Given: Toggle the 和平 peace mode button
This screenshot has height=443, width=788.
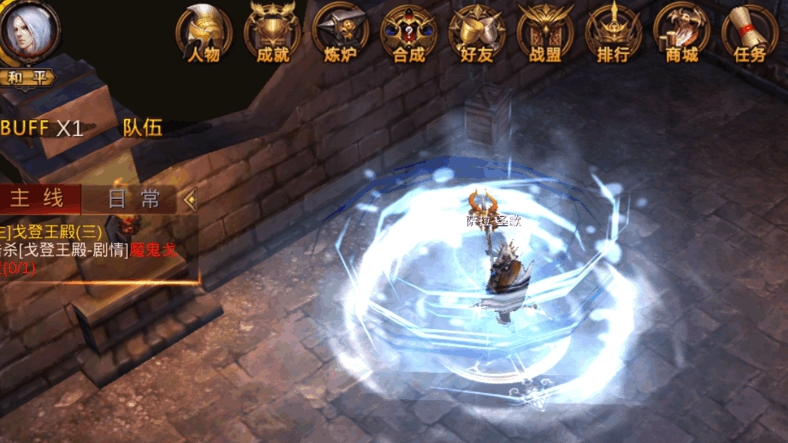Looking at the screenshot, I should point(27,76).
